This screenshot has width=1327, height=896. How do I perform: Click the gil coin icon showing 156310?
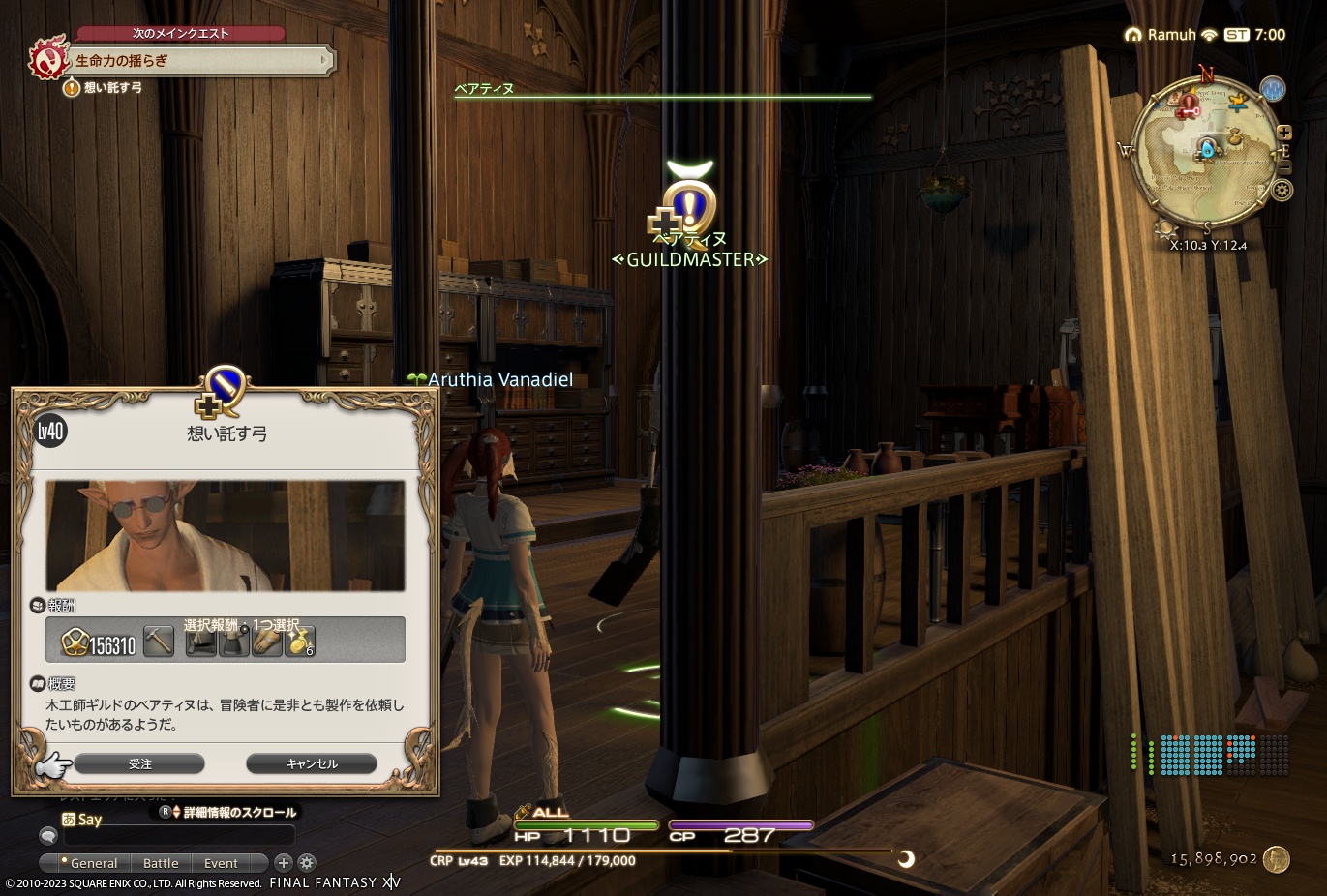tap(76, 642)
